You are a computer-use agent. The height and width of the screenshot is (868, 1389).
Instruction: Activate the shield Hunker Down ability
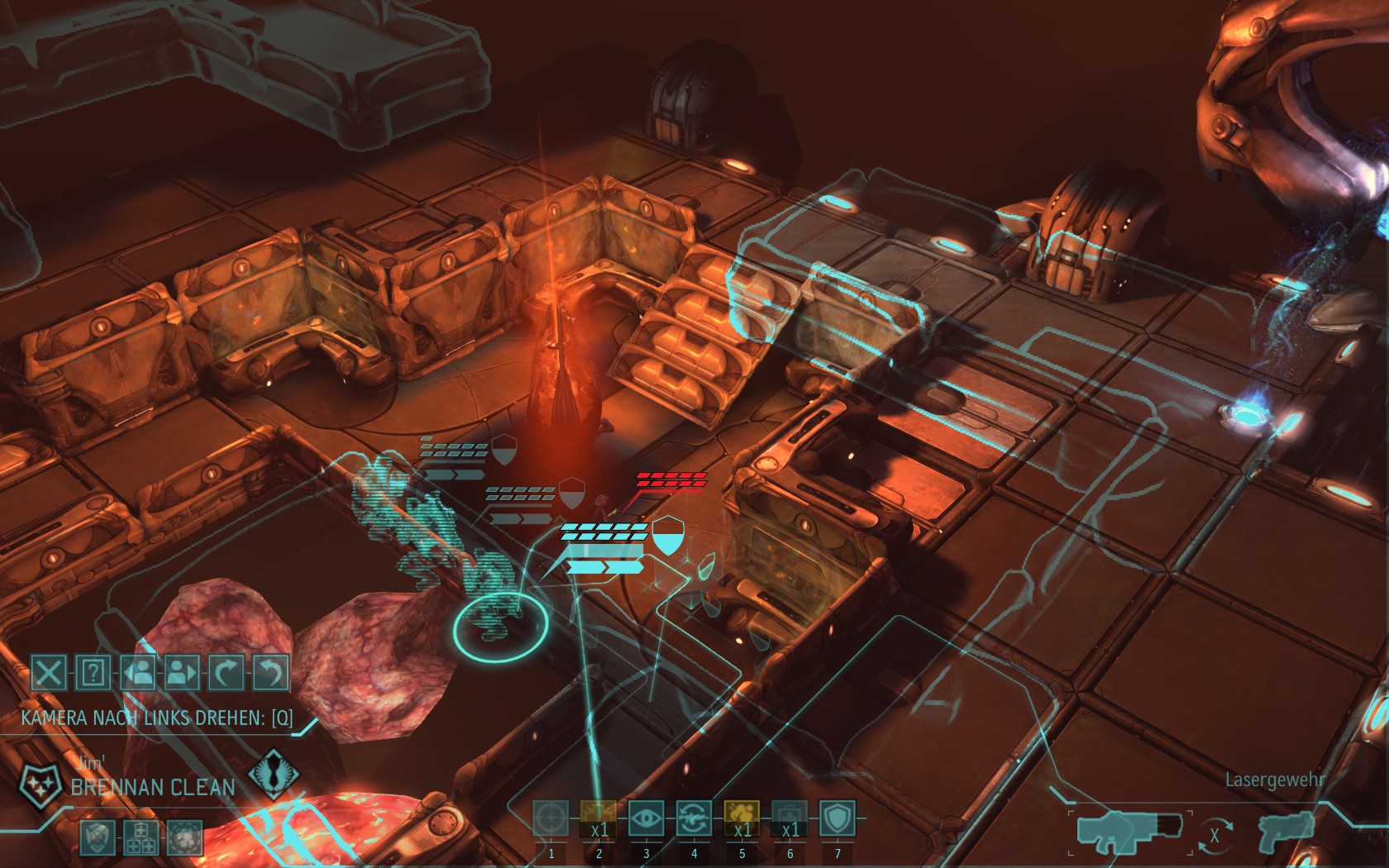(x=837, y=818)
